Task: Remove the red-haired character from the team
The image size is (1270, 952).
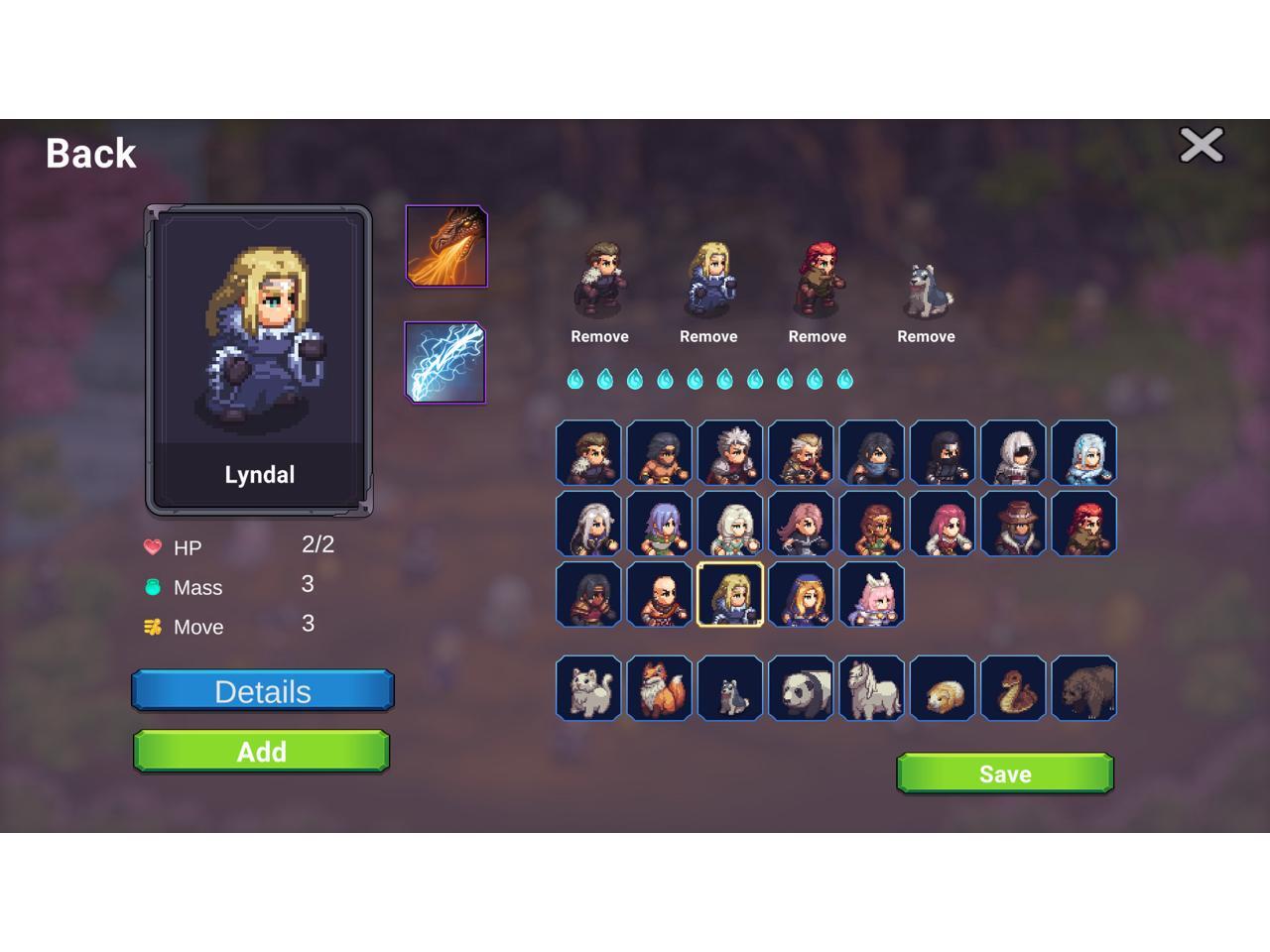Action: (817, 336)
